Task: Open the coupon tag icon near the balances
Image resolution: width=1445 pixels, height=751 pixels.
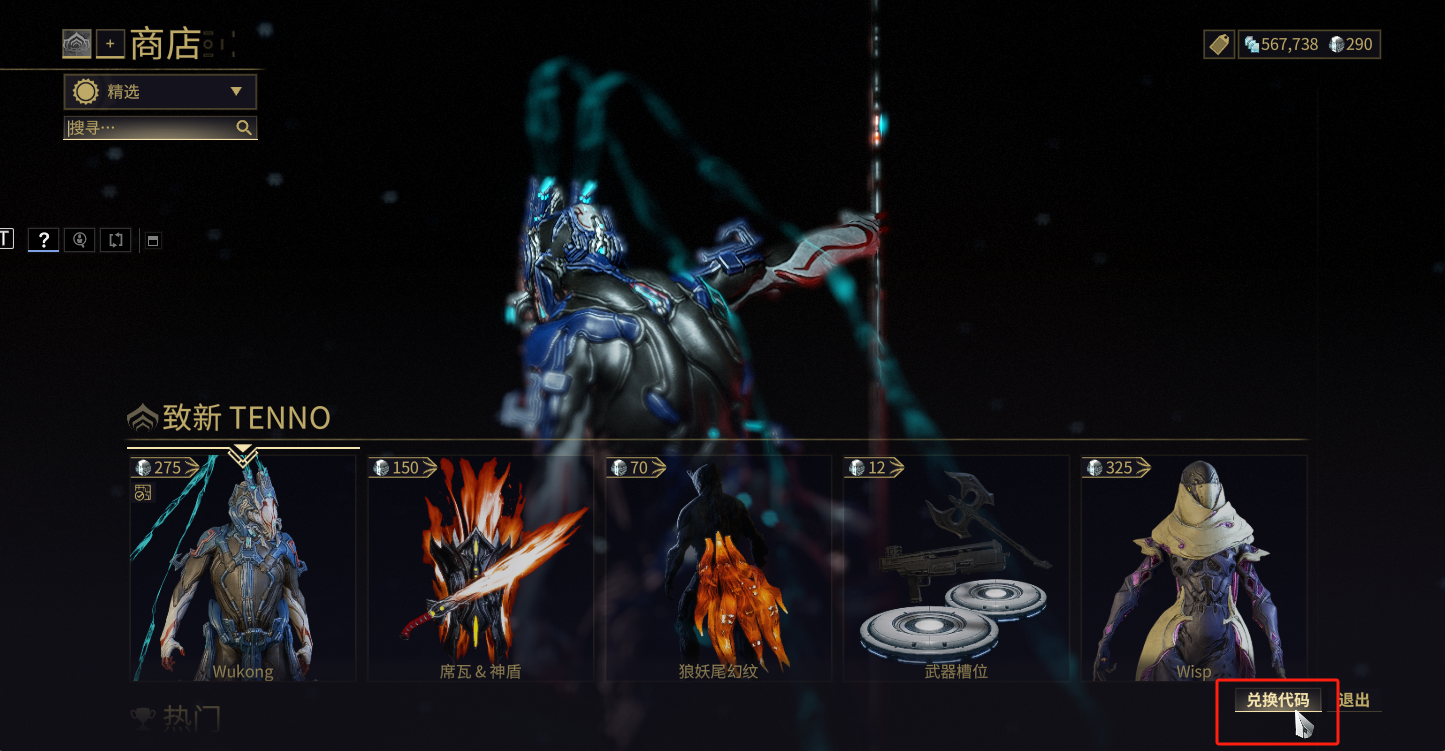Action: click(x=1219, y=44)
